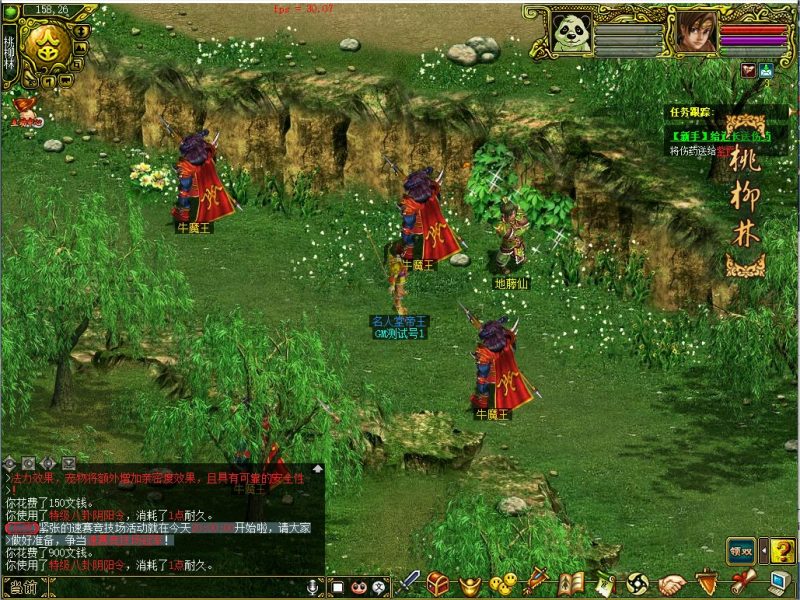Screen dimensions: 800x600
Task: Click the red scroll icon in toolbar
Action: pyautogui.click(x=741, y=583)
